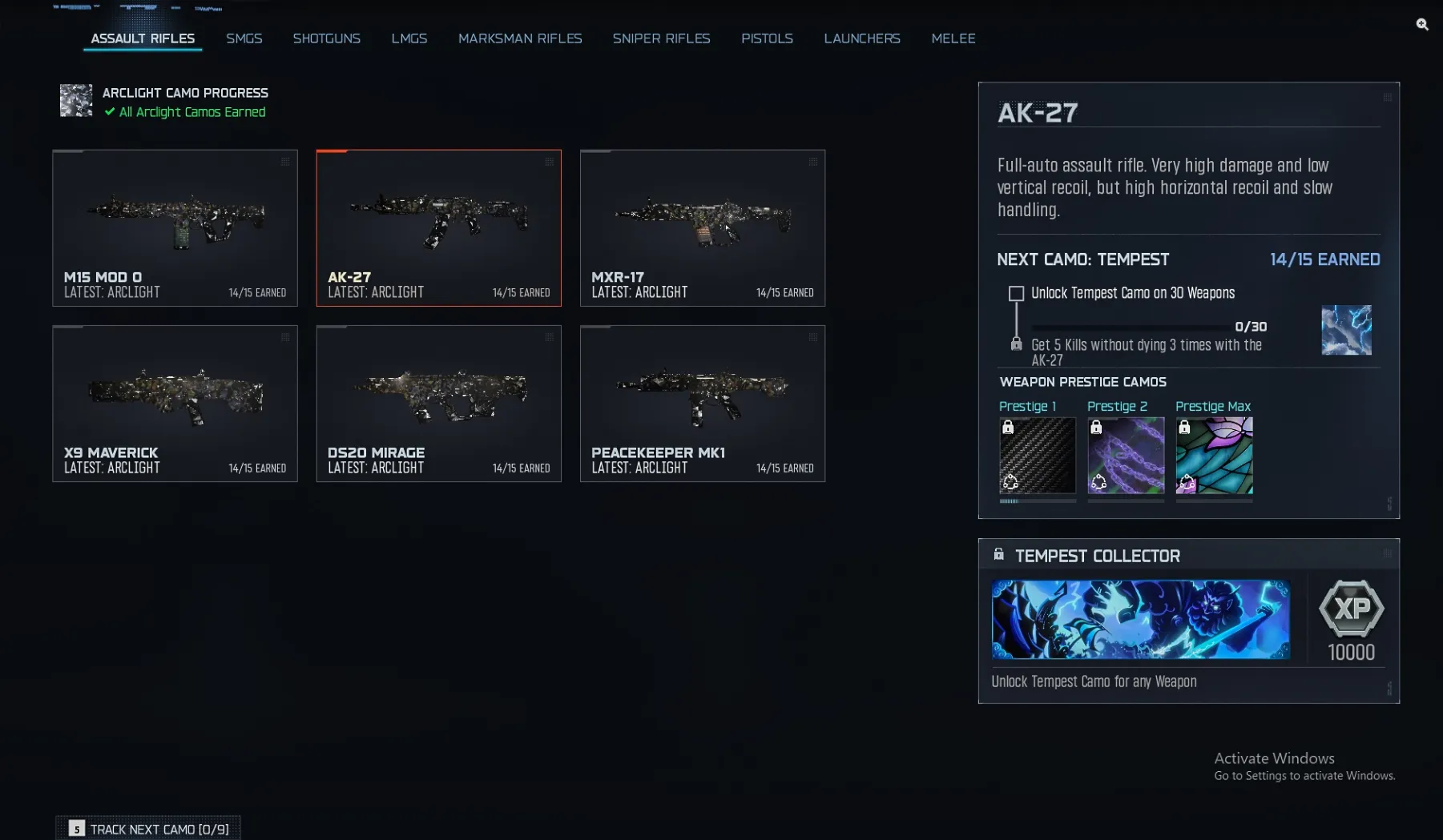Check the Unlock Tempest Camo on 30 Weapons box

point(1015,293)
